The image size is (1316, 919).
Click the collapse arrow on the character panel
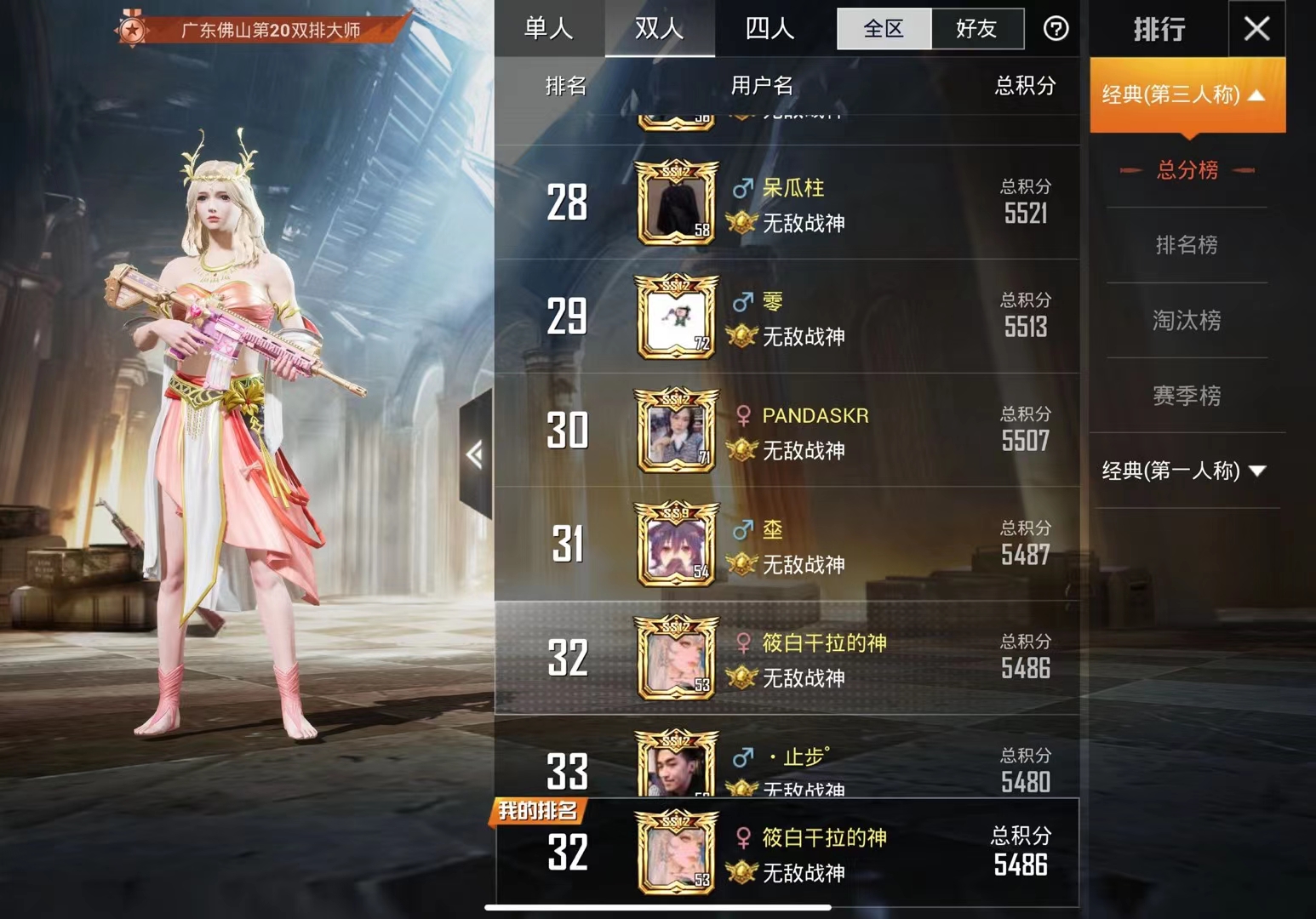point(473,455)
